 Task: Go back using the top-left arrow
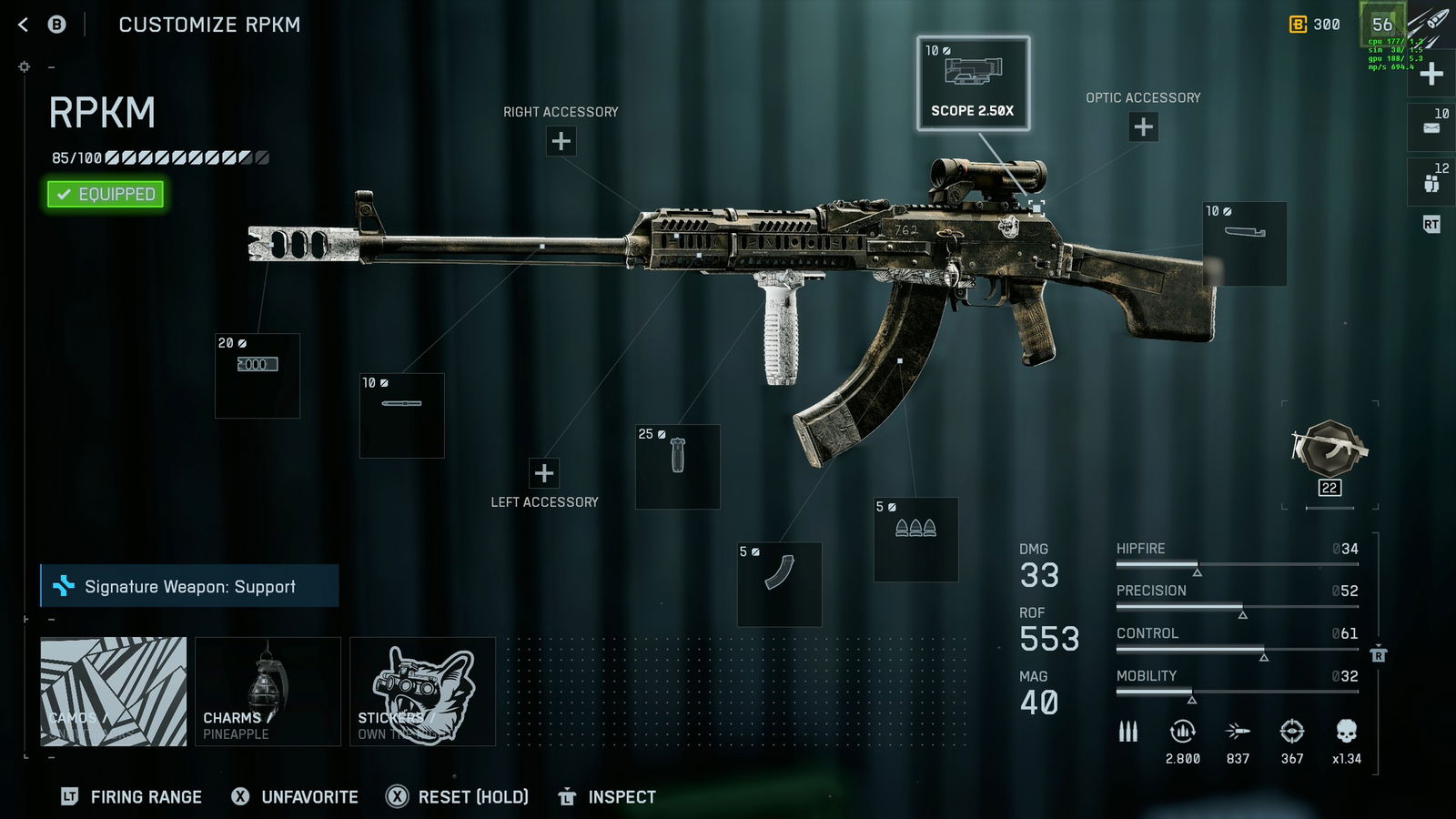pos(24,25)
